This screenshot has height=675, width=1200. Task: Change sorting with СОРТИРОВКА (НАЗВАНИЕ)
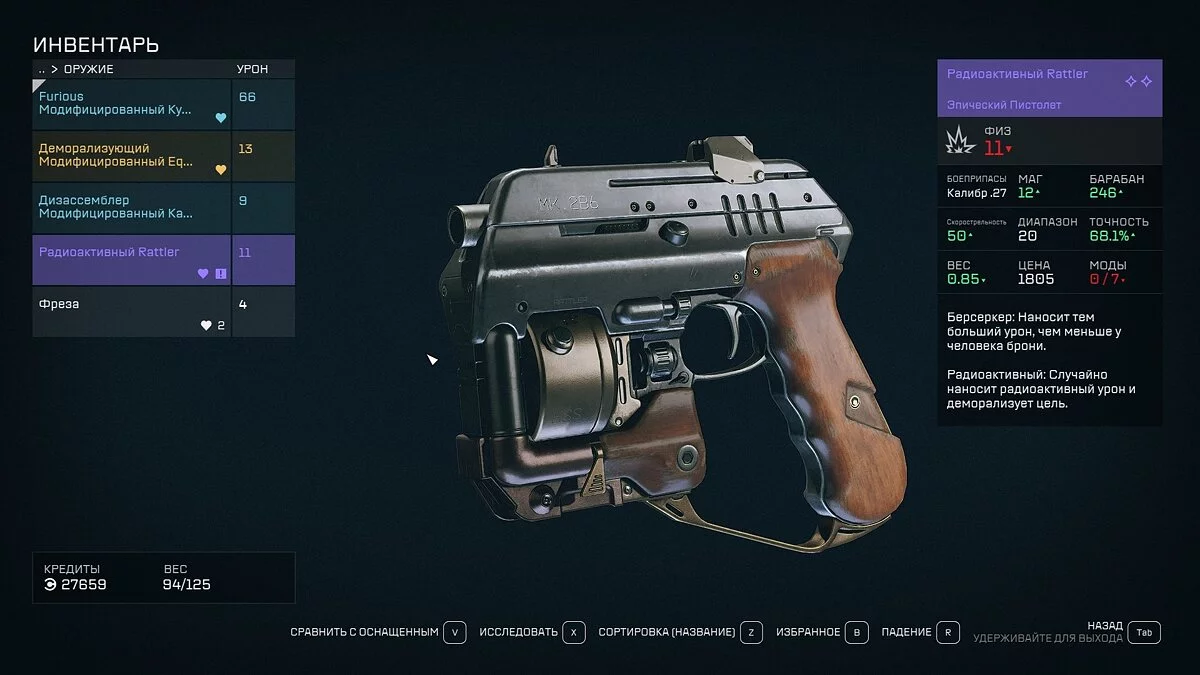click(x=680, y=633)
